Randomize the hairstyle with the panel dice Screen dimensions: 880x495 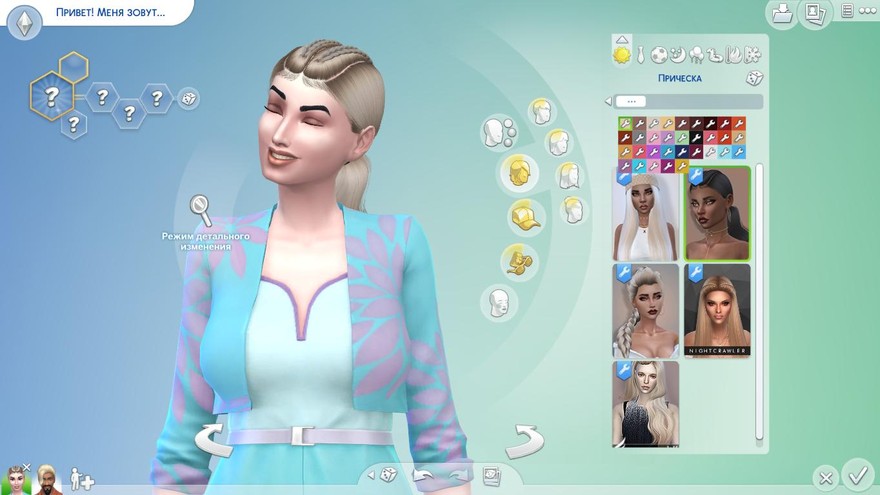coord(753,78)
